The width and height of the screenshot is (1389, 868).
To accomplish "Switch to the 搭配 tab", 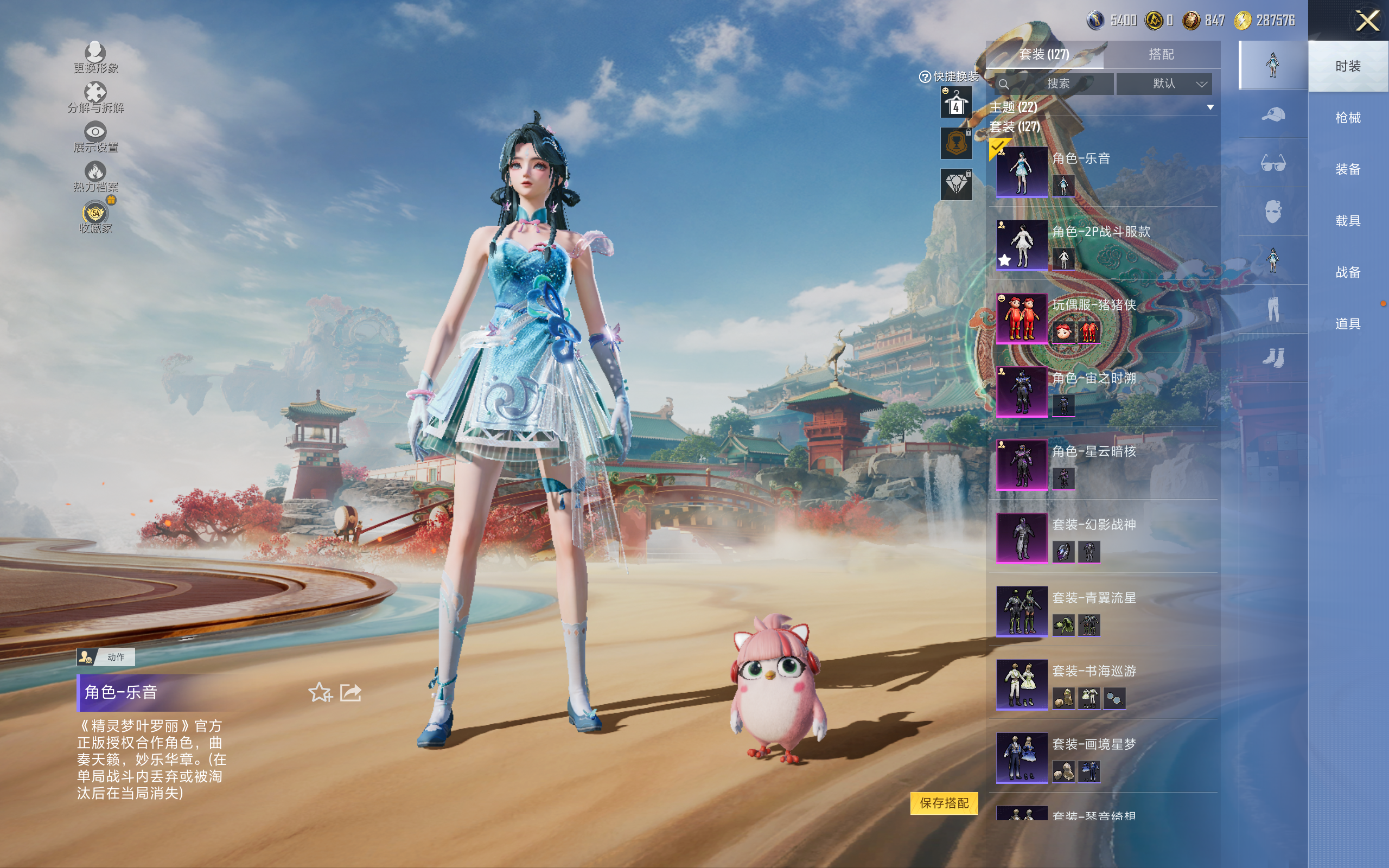I will [x=1161, y=55].
